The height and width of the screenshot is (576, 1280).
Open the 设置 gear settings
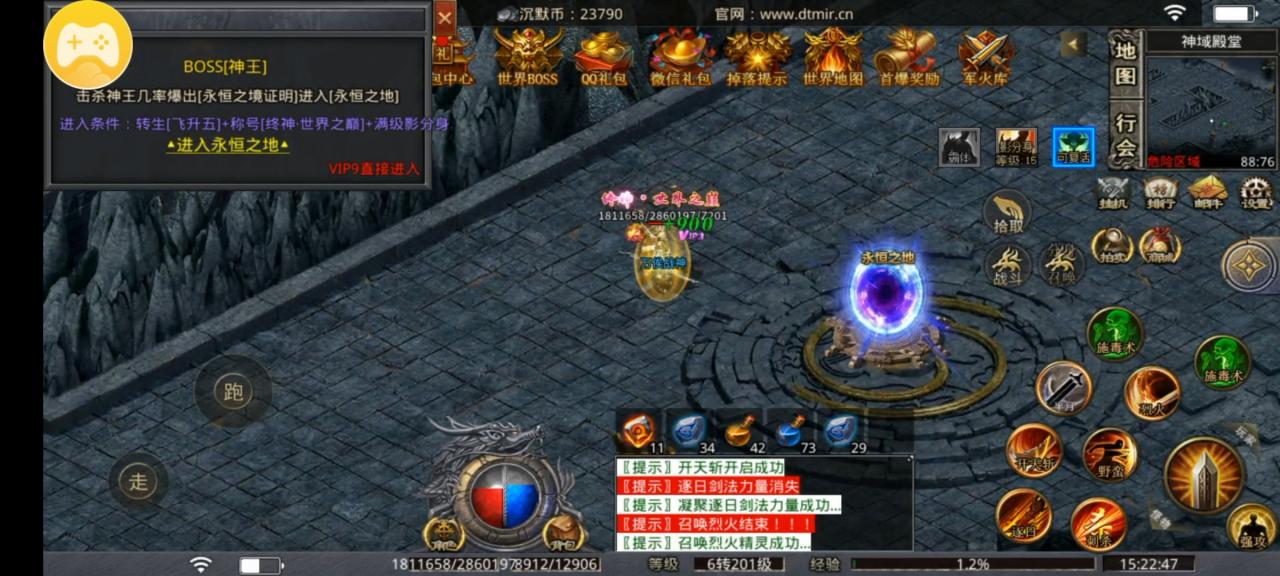coord(1255,190)
